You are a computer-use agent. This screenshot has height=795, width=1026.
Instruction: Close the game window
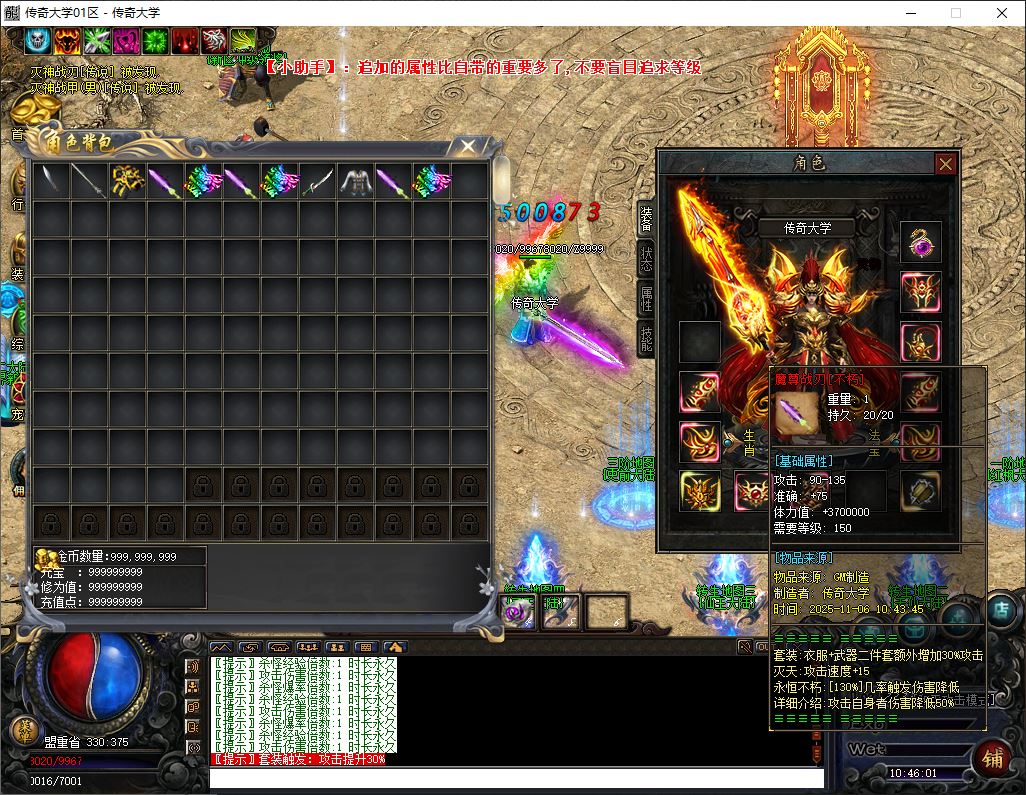(x=1002, y=13)
